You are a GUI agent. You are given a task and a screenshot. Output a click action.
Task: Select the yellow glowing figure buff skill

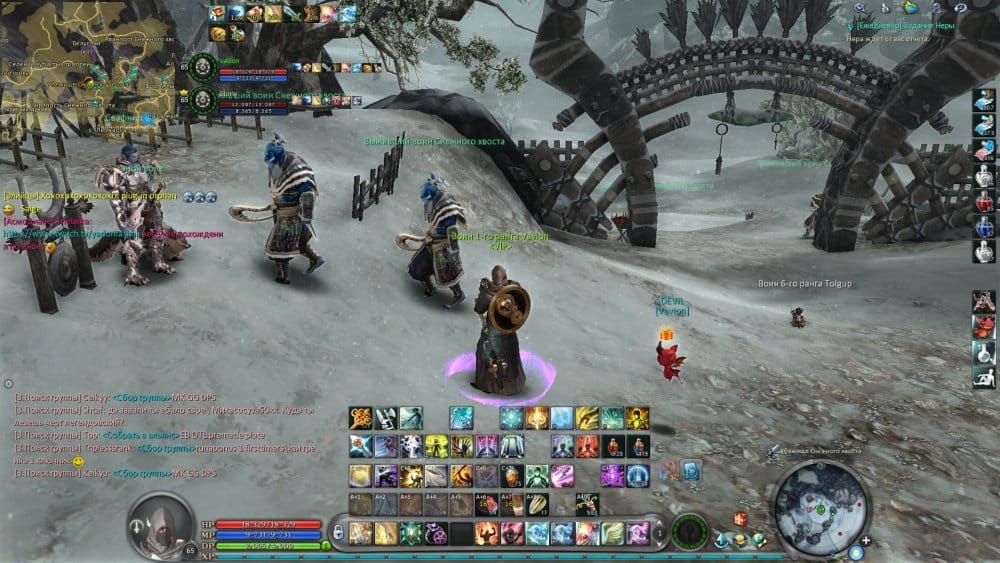tap(436, 447)
